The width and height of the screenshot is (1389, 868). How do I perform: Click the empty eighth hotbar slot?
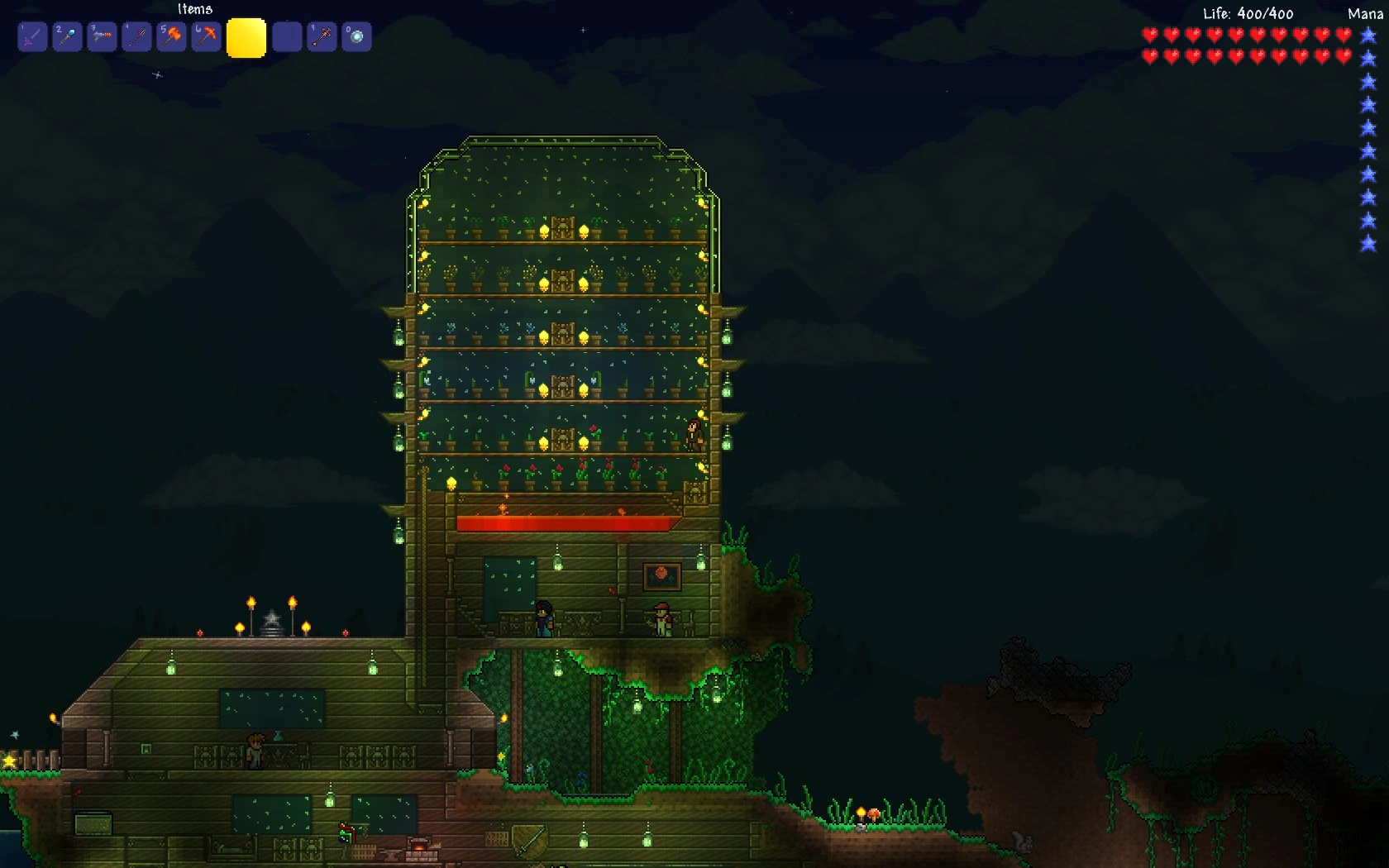287,36
